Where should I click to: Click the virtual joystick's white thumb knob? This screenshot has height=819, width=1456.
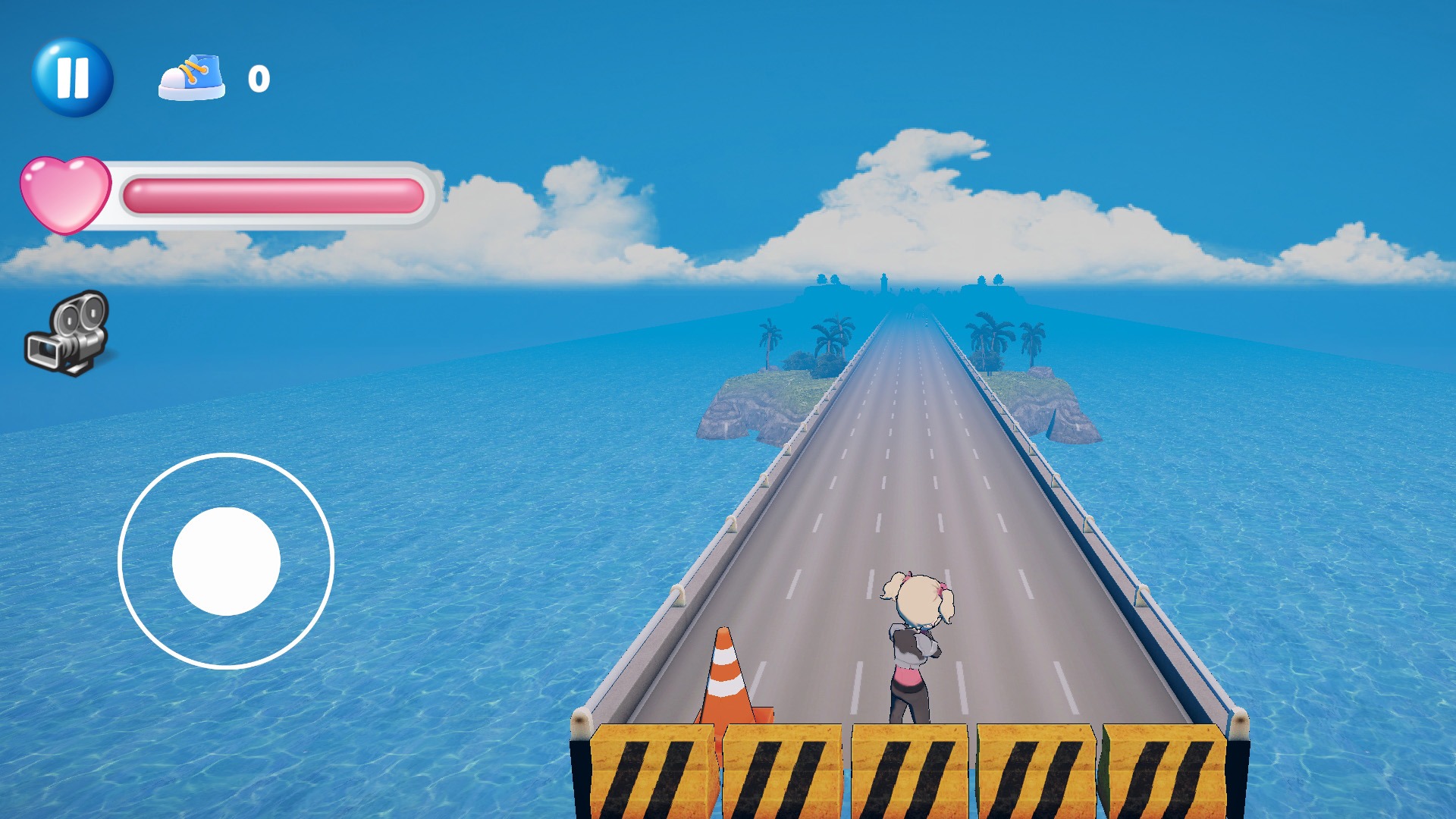tap(226, 561)
